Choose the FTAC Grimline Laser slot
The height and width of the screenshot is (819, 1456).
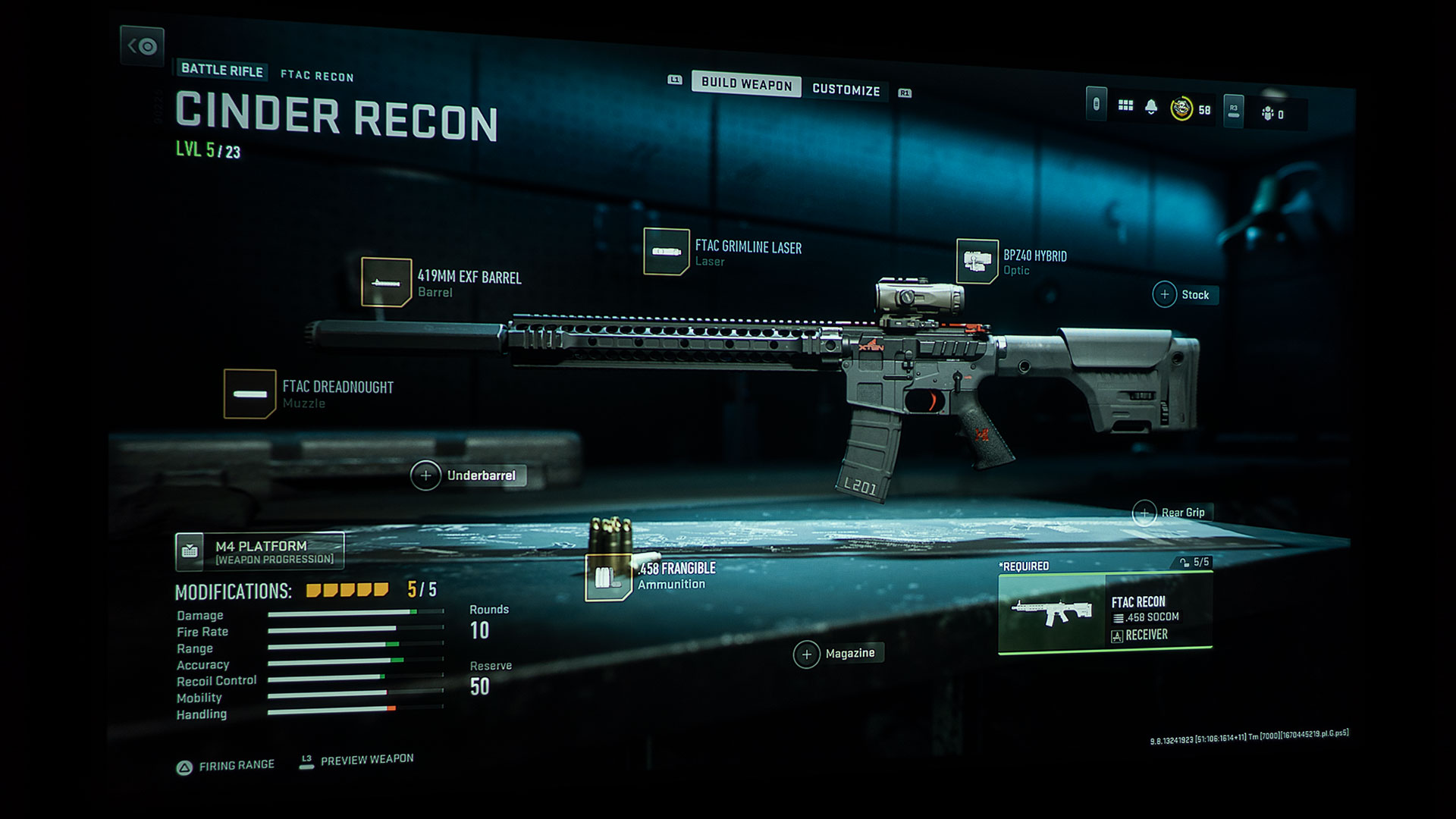pyautogui.click(x=666, y=251)
